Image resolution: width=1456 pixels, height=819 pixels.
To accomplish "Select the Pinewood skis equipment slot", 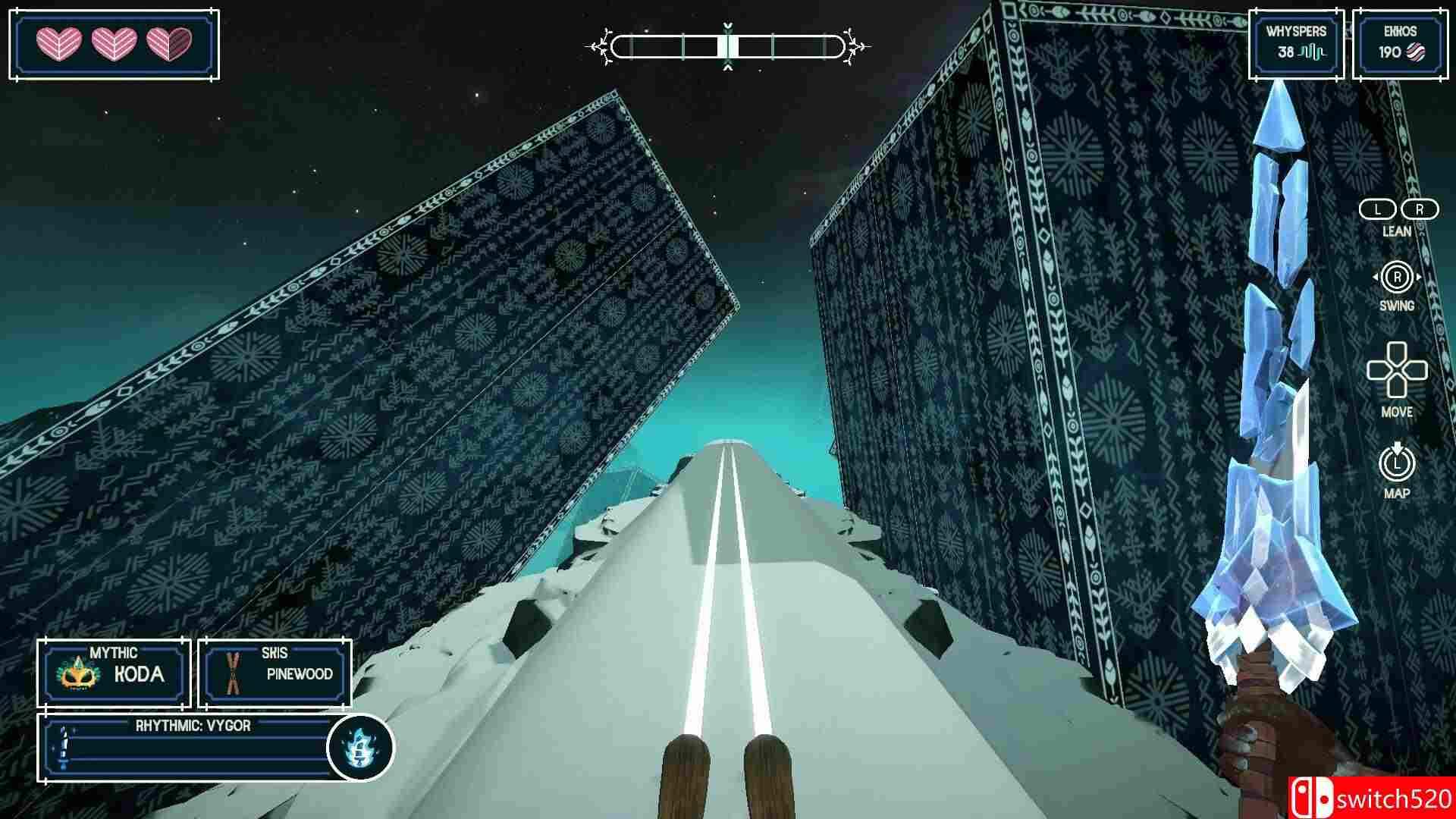I will pyautogui.click(x=275, y=673).
